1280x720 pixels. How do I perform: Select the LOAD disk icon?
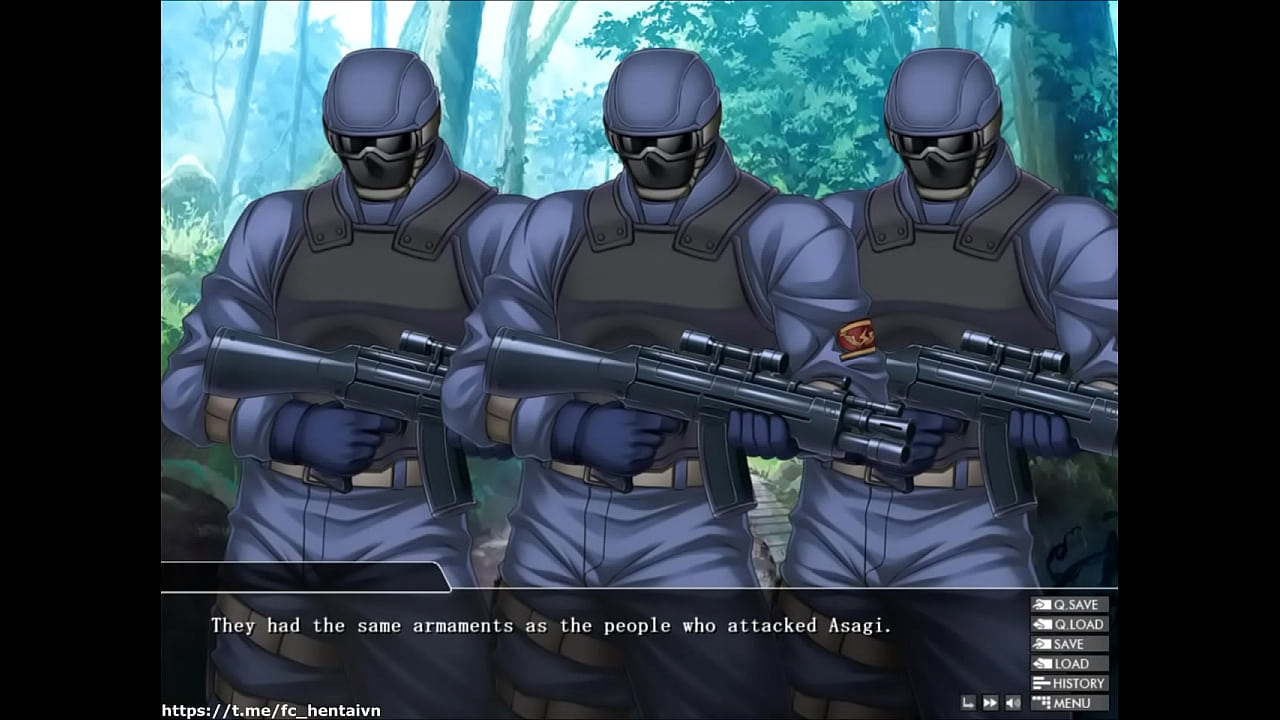(1042, 663)
